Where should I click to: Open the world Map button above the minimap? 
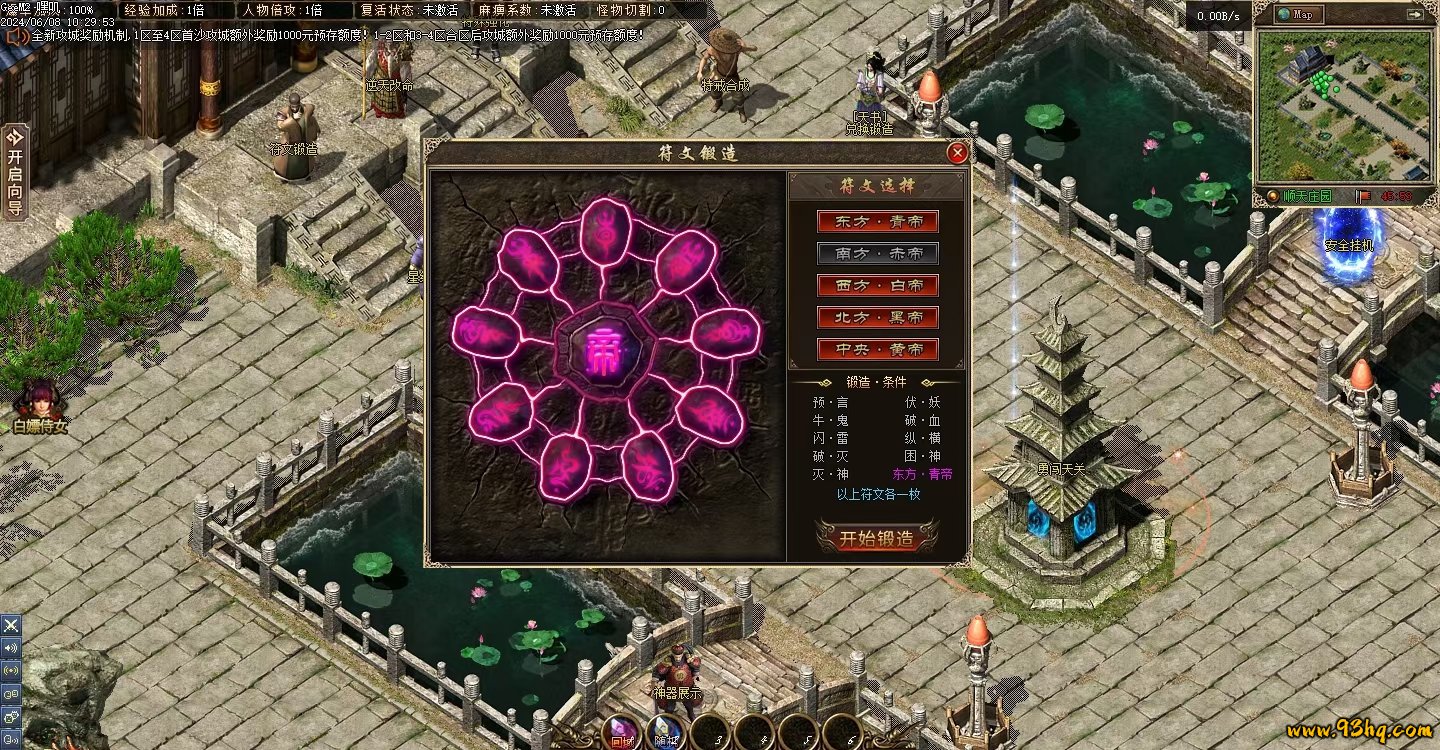(x=1299, y=14)
